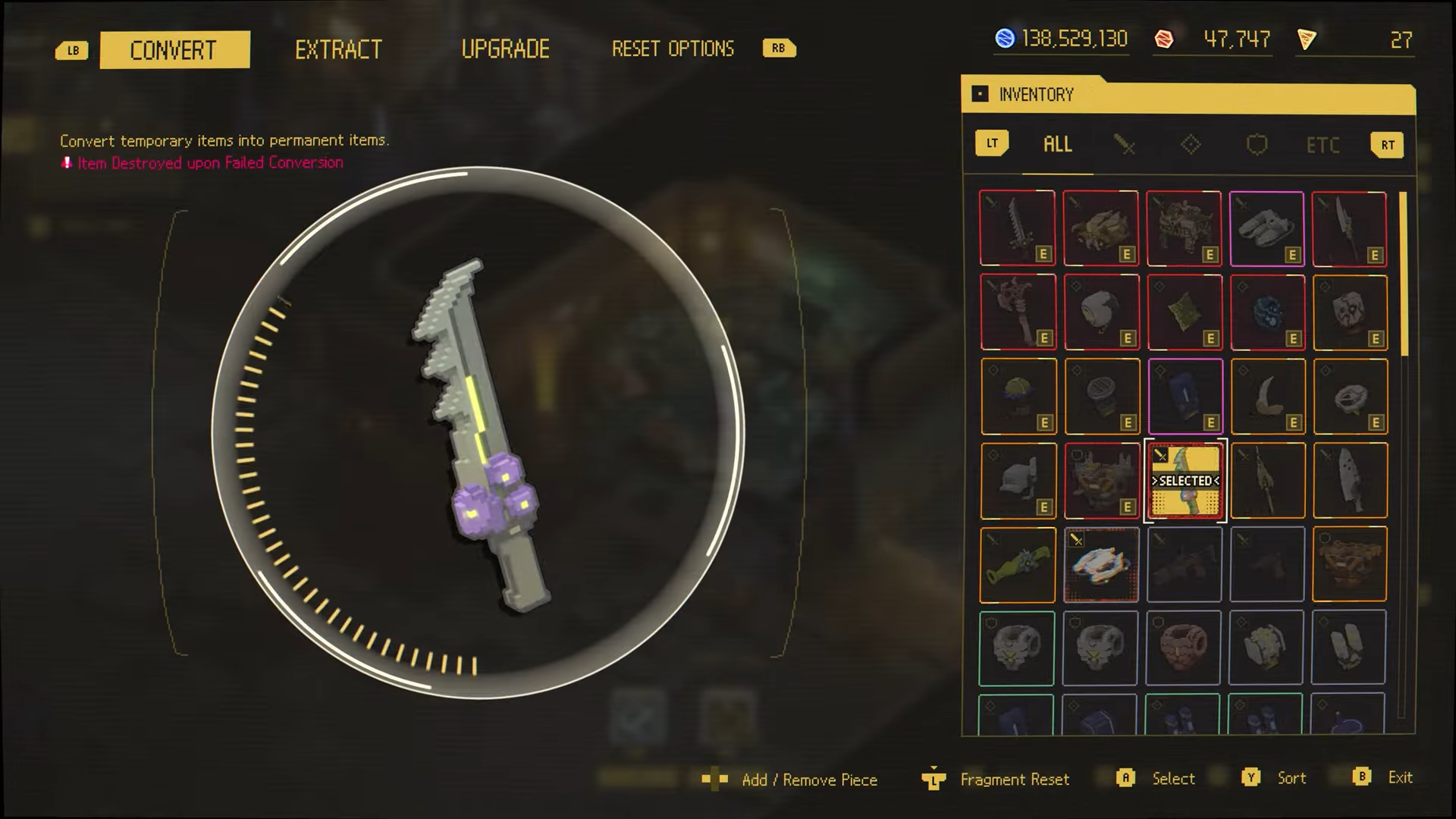Image resolution: width=1456 pixels, height=819 pixels.
Task: Switch to the Extract tab
Action: point(338,50)
